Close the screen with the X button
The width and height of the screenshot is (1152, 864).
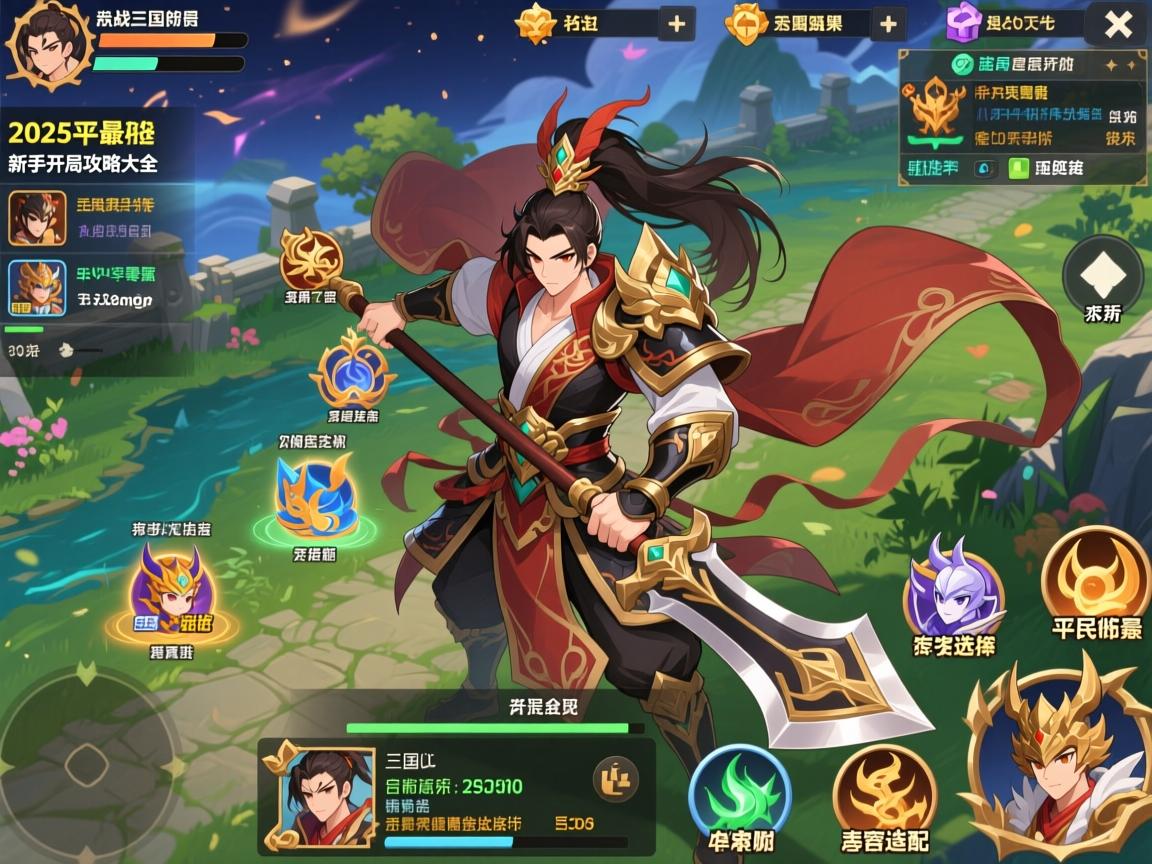(x=1117, y=24)
